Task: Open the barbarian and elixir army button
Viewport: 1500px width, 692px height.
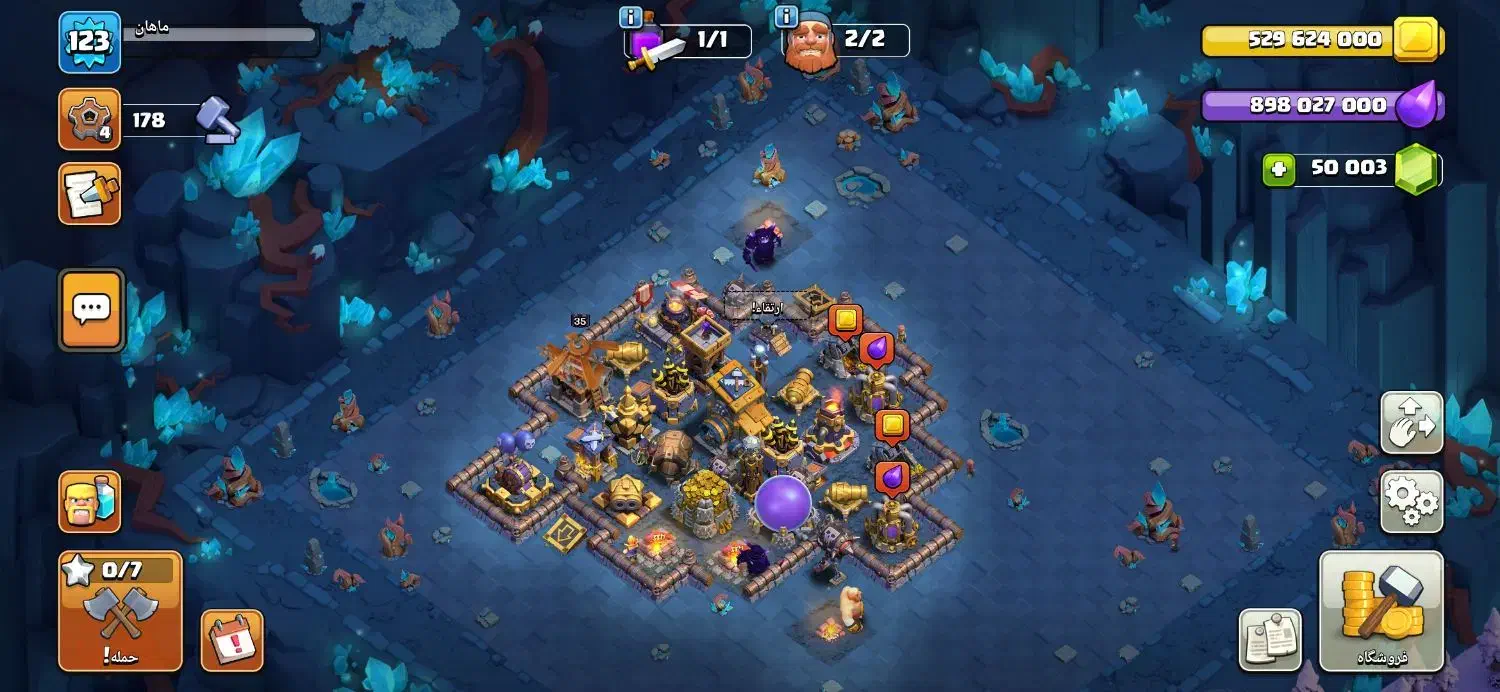Action: point(90,502)
